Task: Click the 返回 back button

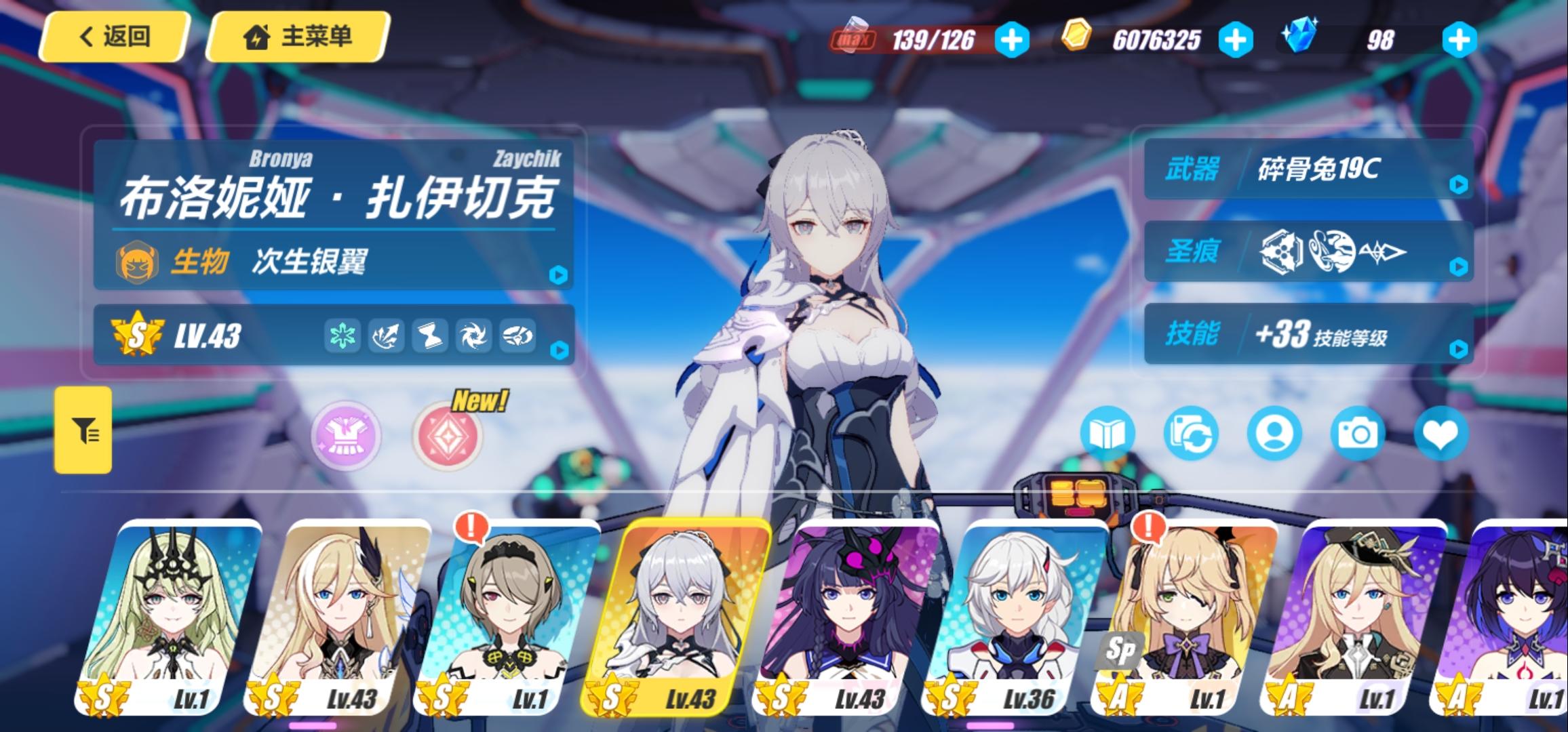Action: pyautogui.click(x=114, y=39)
